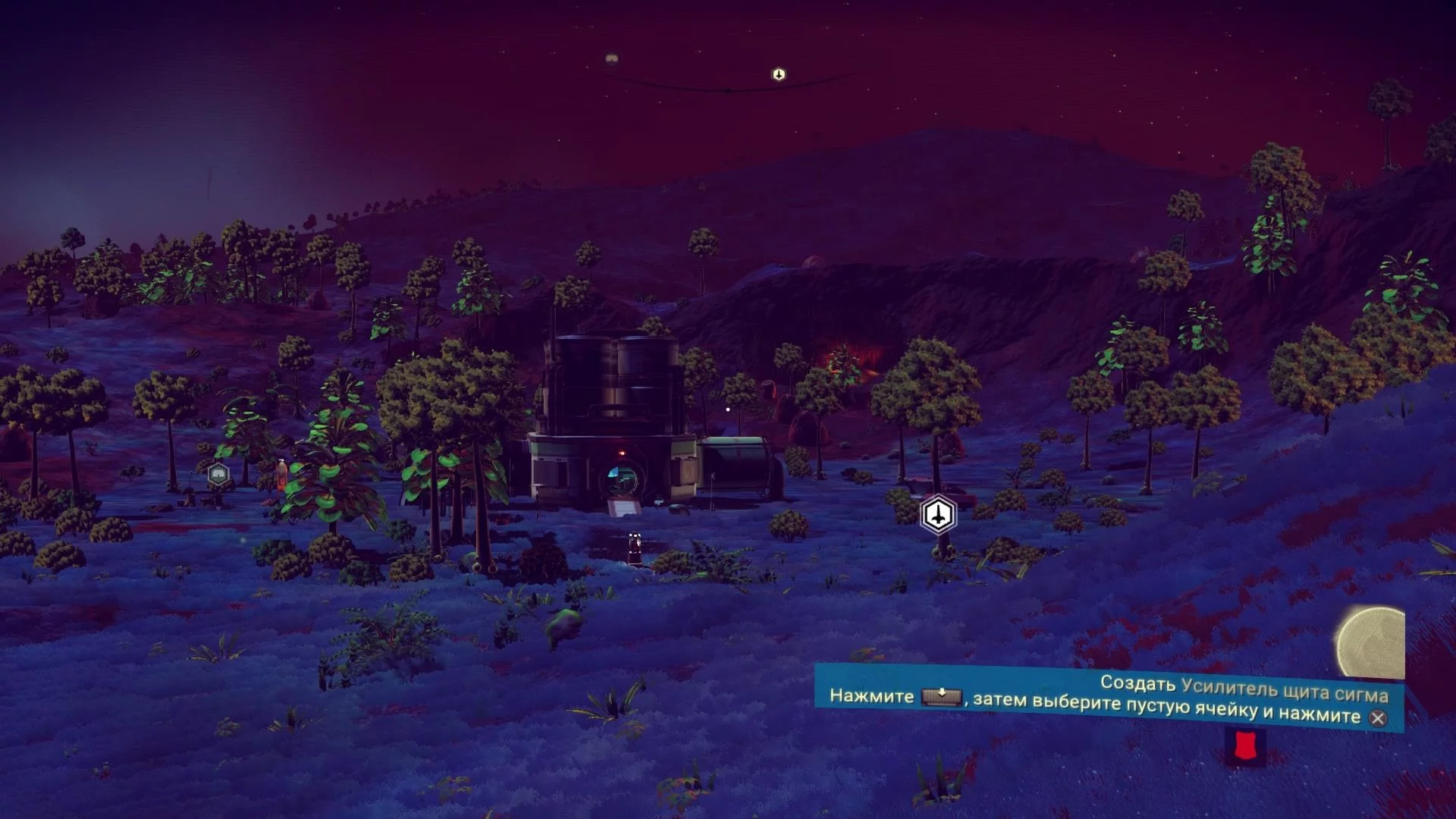Viewport: 1456px width, 819px height.
Task: Select the shelter marker on the compass
Action: [x=612, y=58]
